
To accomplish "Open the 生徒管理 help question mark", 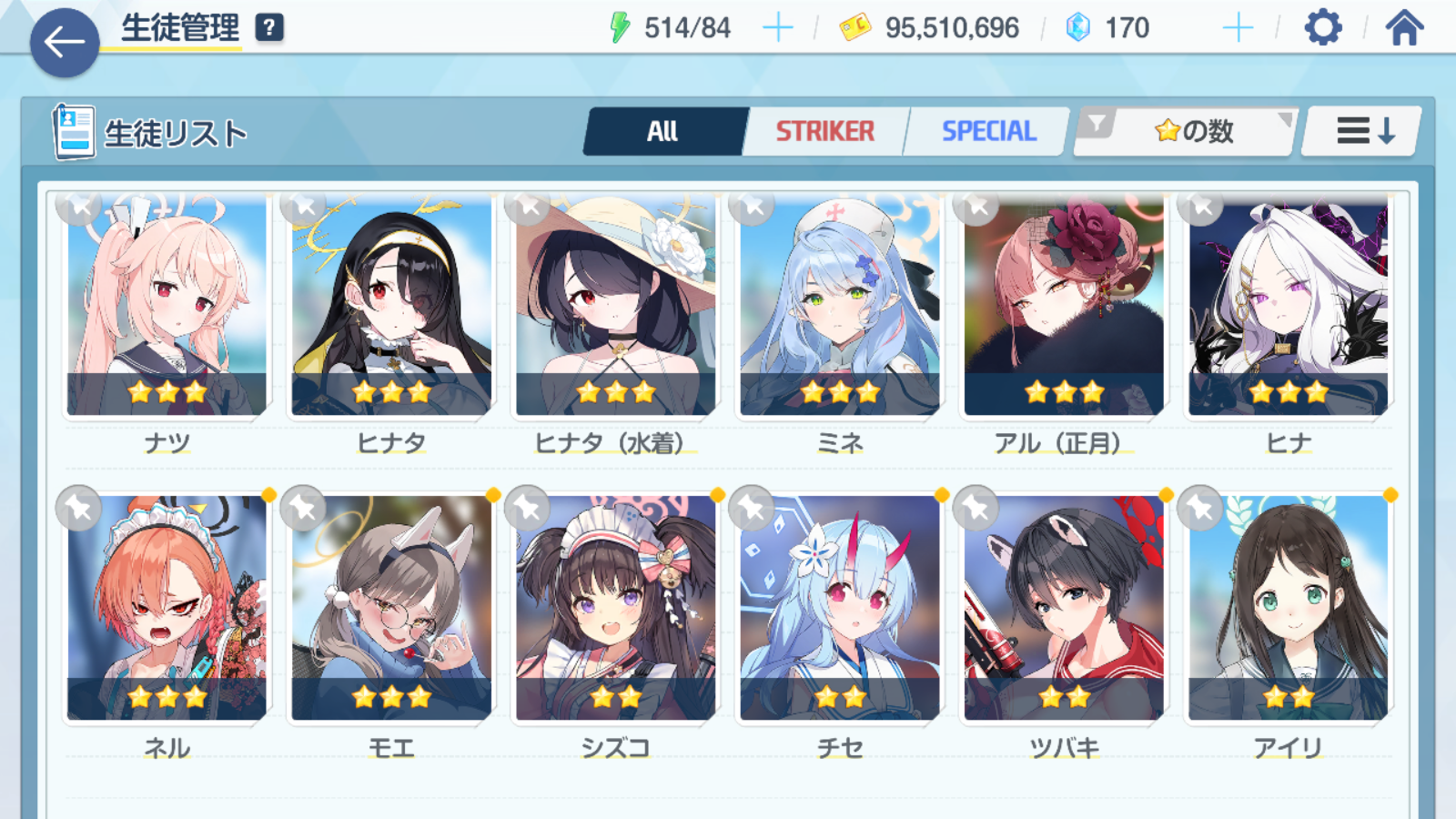I will tap(269, 28).
